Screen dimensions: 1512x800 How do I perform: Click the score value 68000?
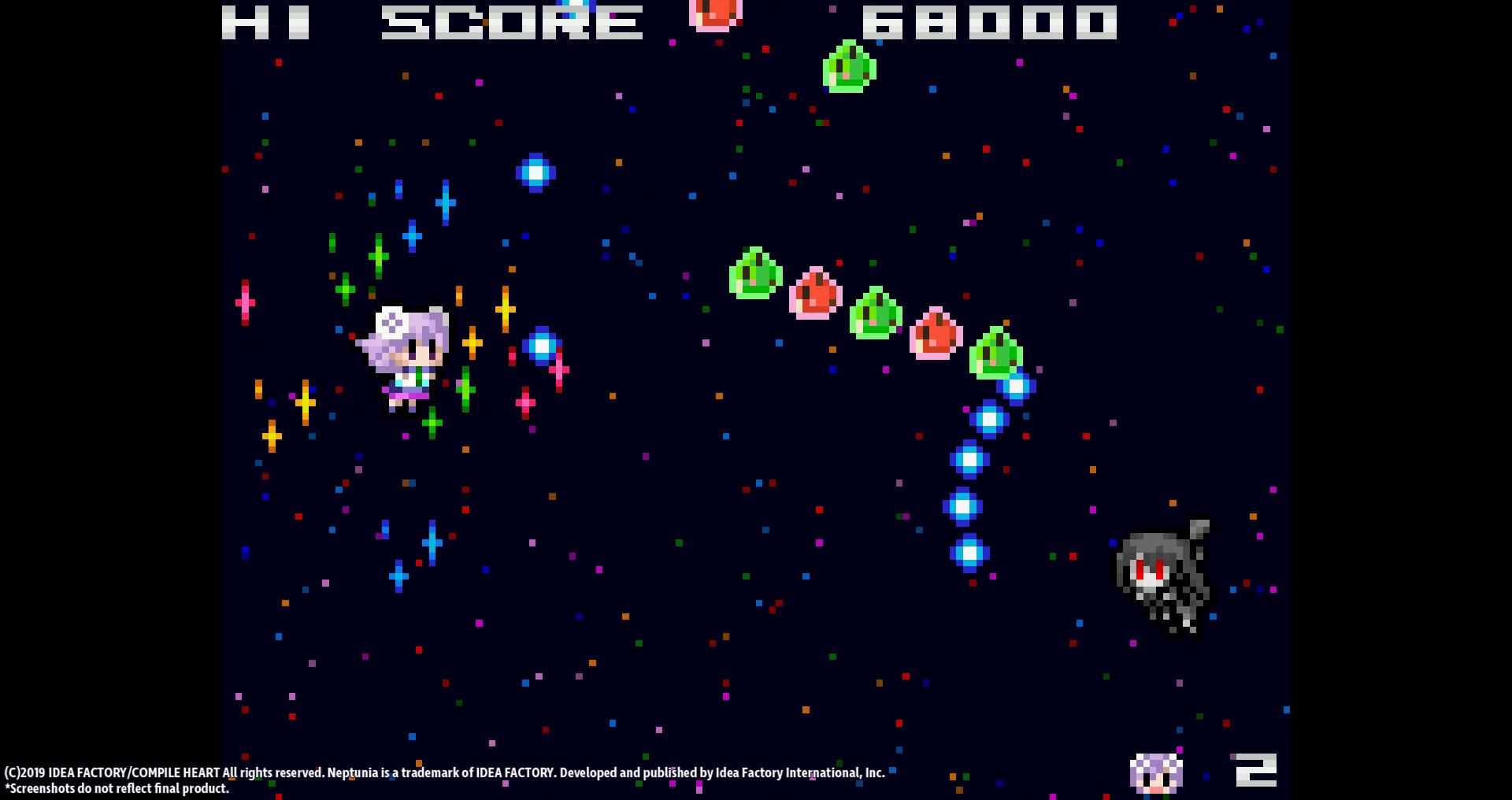pos(992,21)
